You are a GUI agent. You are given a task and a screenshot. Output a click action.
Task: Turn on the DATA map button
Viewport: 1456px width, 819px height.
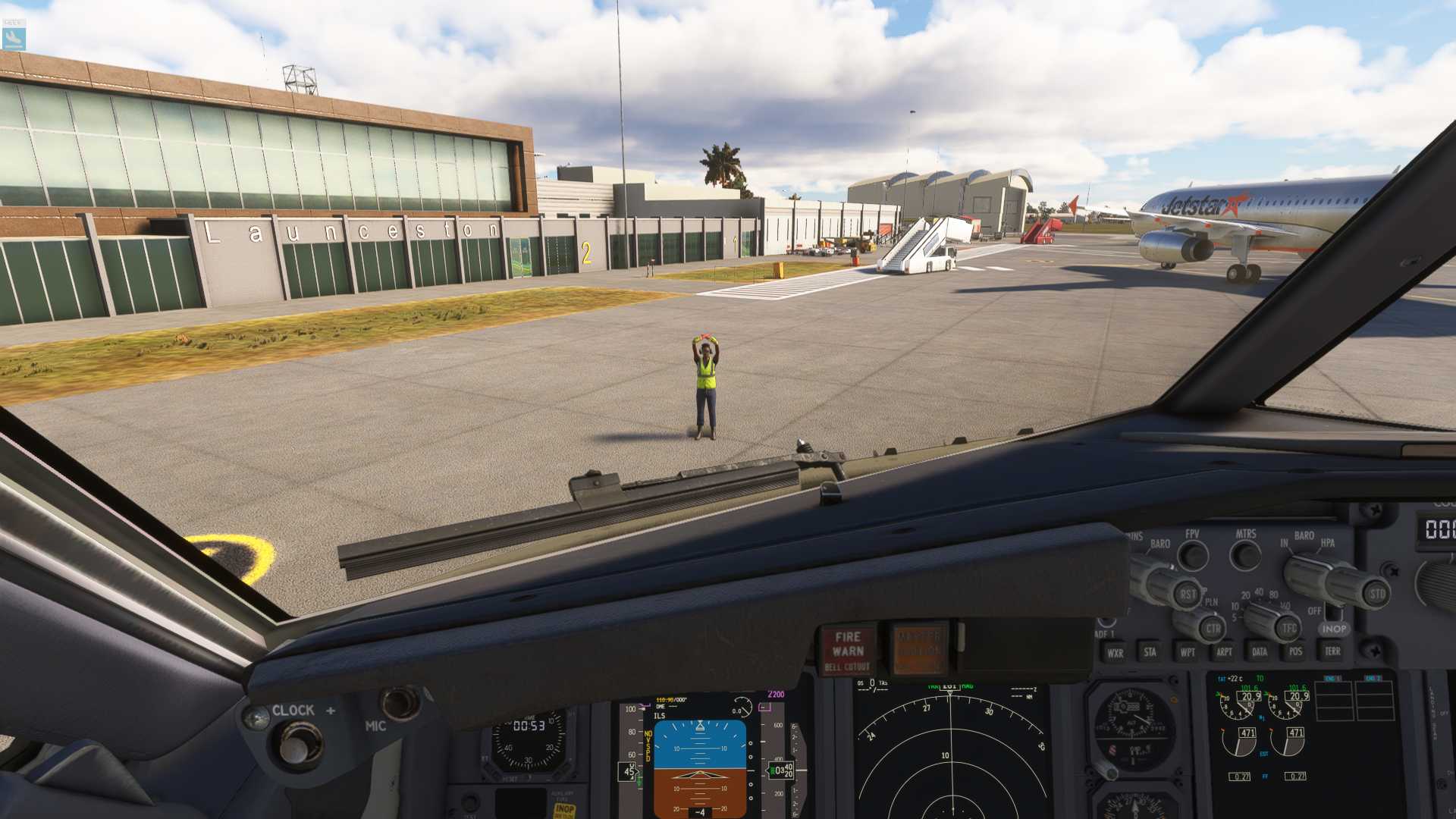(x=1260, y=651)
